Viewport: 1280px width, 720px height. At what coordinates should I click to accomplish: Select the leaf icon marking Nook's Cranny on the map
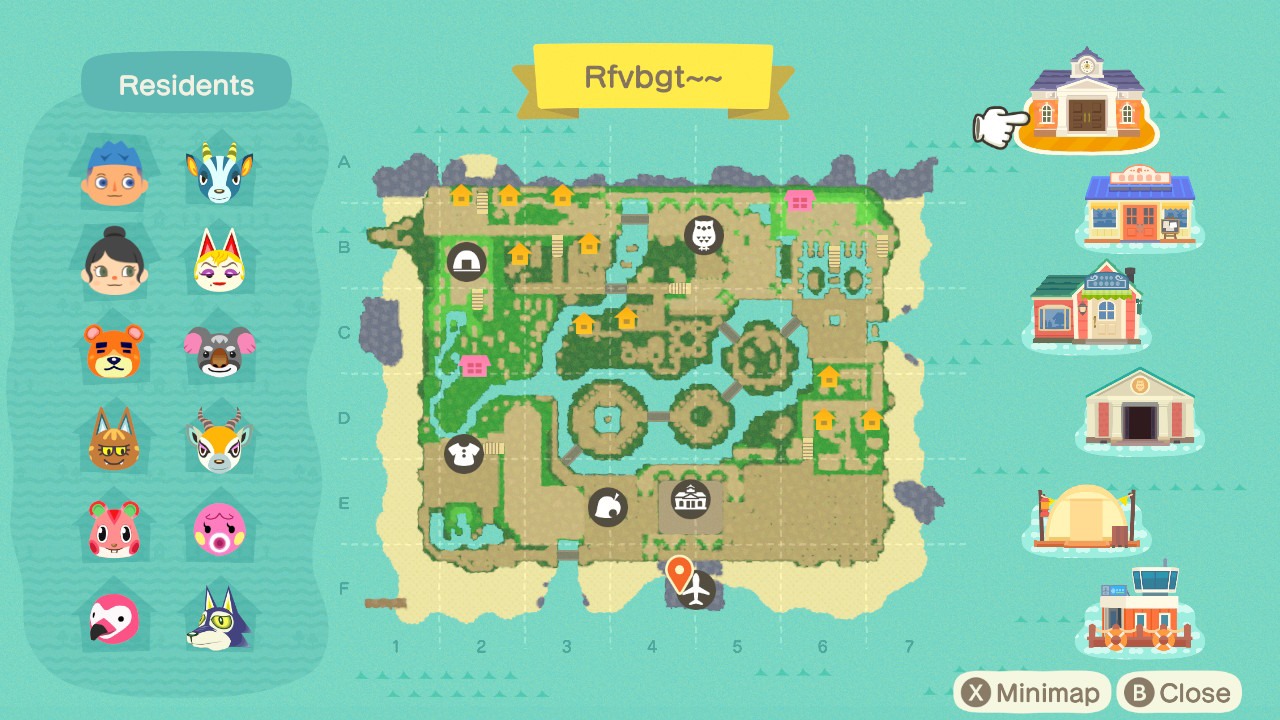coord(608,506)
